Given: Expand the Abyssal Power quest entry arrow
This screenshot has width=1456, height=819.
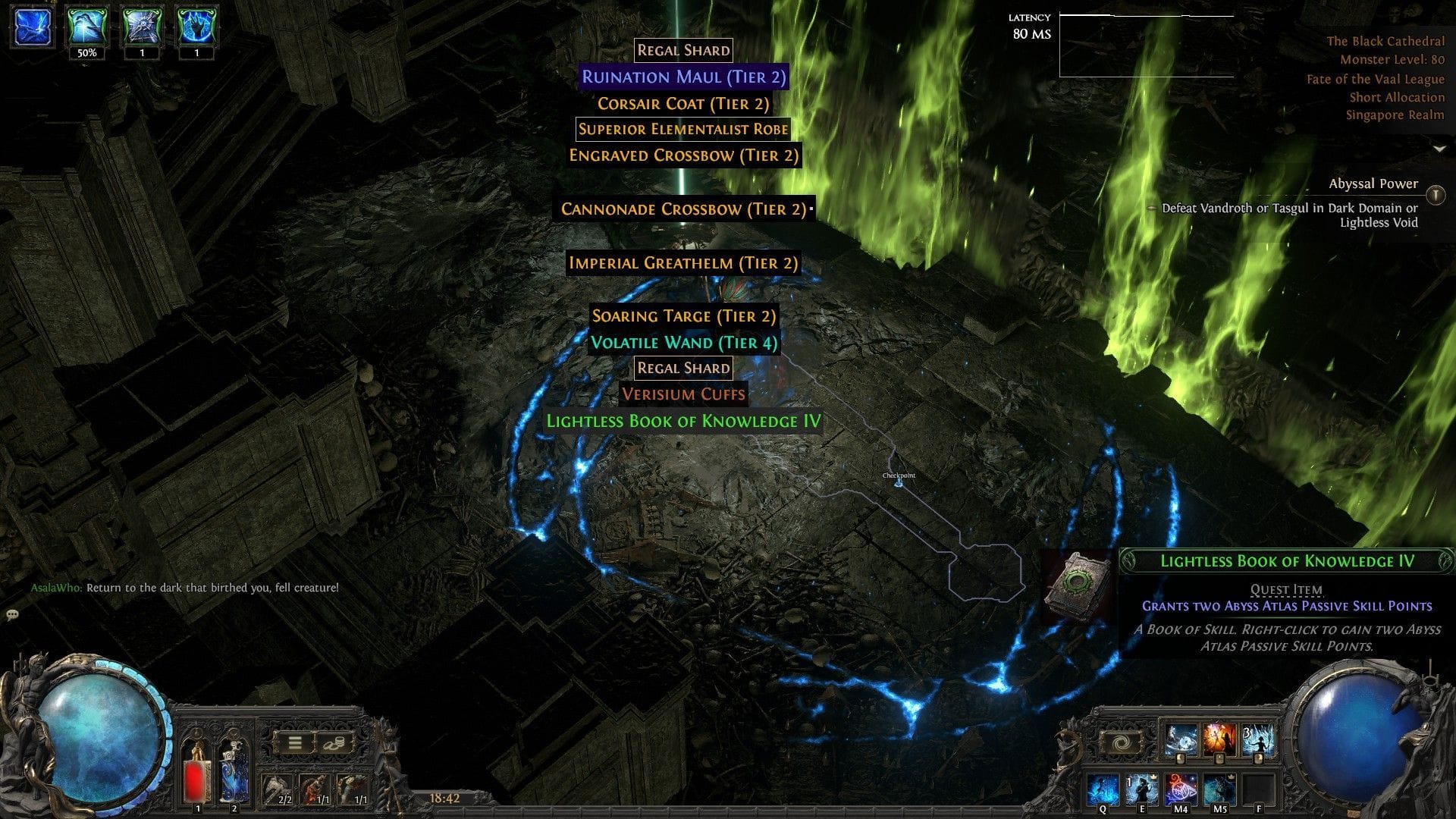Looking at the screenshot, I should point(1435,193).
